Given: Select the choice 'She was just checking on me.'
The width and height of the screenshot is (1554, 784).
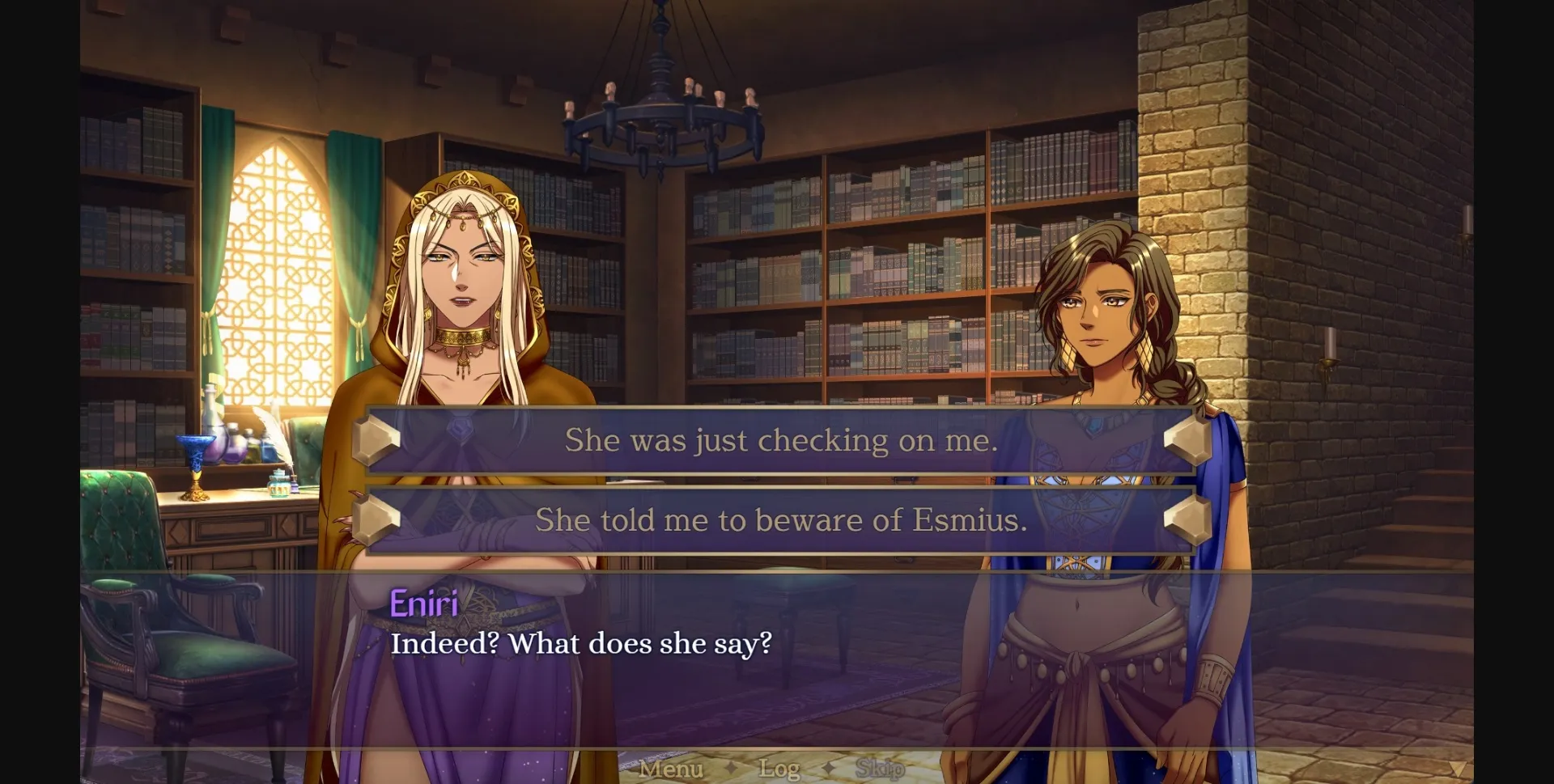Looking at the screenshot, I should (781, 441).
